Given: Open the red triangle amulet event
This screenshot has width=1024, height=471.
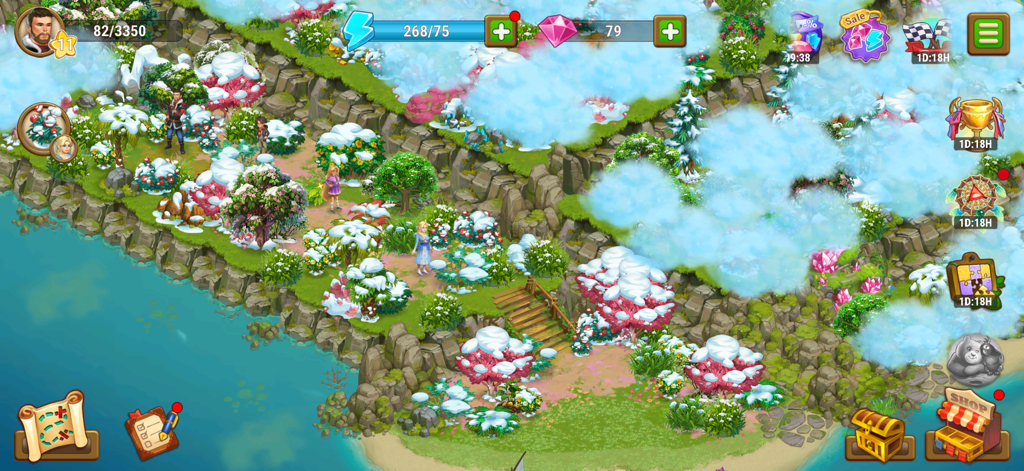Looking at the screenshot, I should click(x=974, y=196).
